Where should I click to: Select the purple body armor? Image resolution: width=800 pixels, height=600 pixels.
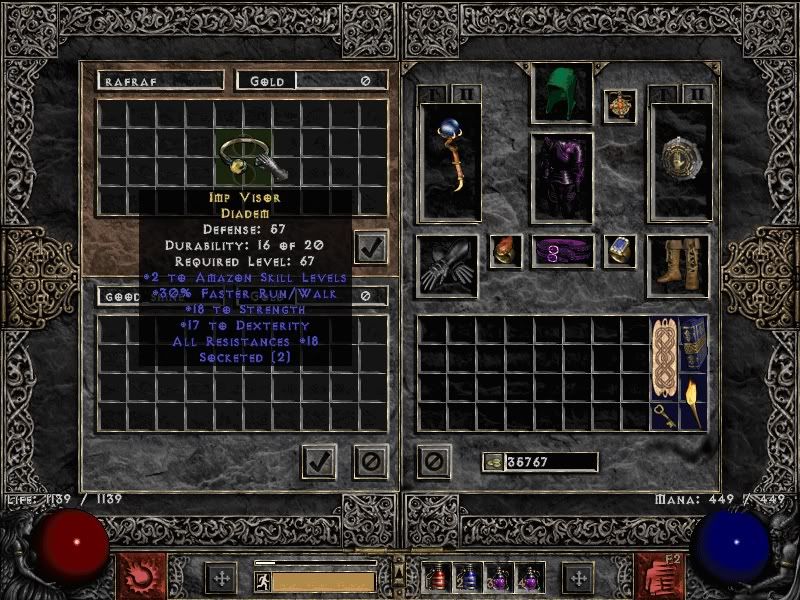pos(561,176)
